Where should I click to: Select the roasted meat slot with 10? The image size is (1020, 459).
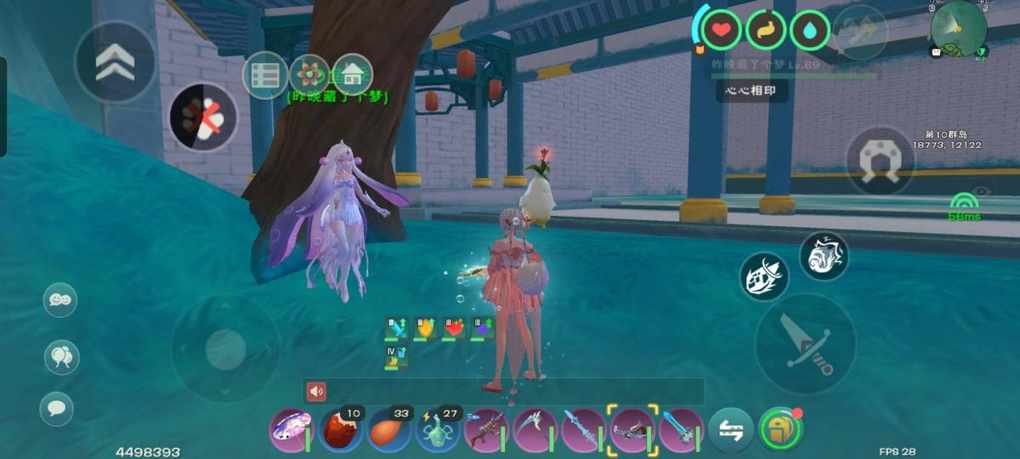[x=341, y=431]
